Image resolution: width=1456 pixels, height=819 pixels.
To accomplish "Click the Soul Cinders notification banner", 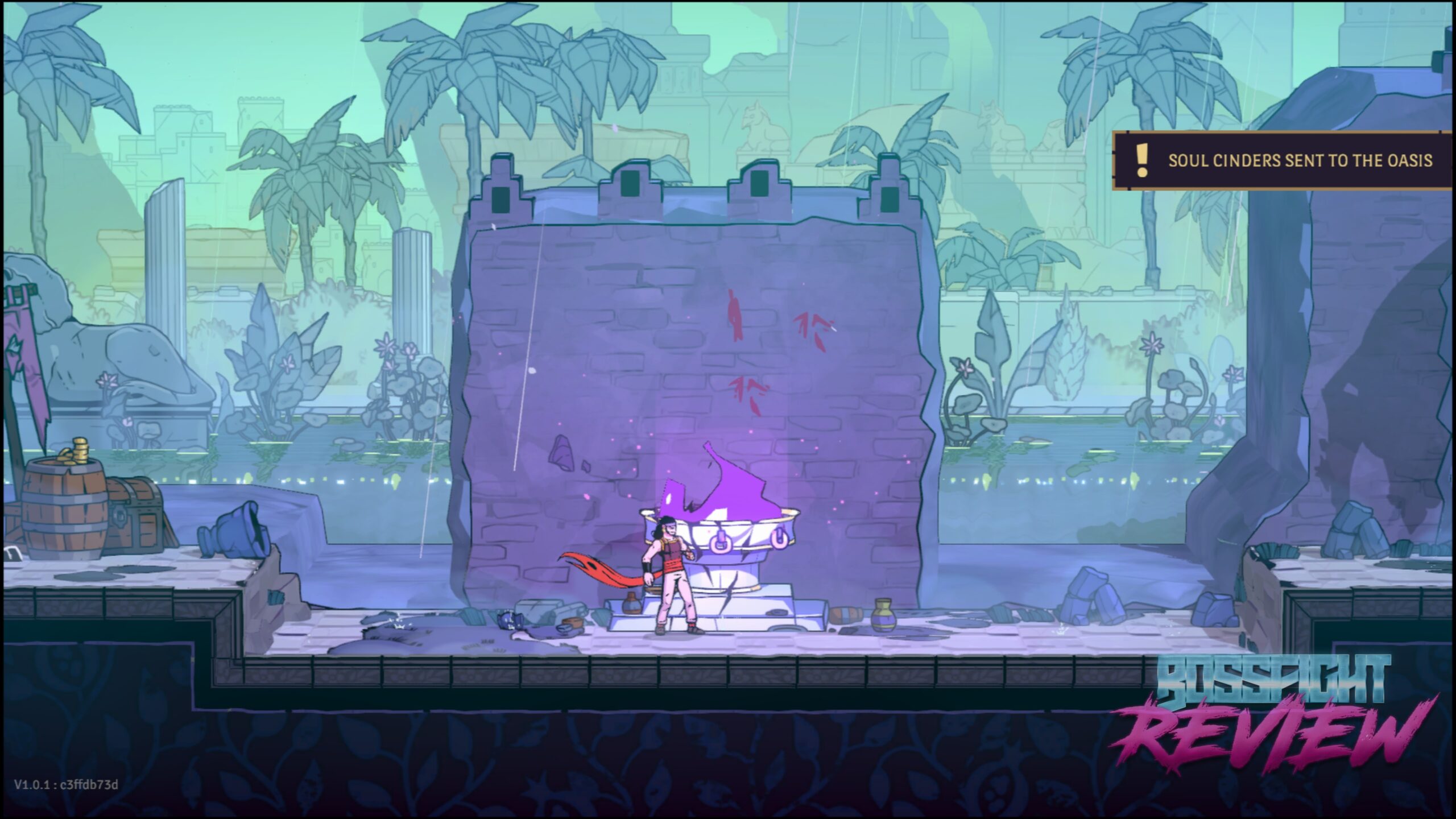I will [1283, 161].
